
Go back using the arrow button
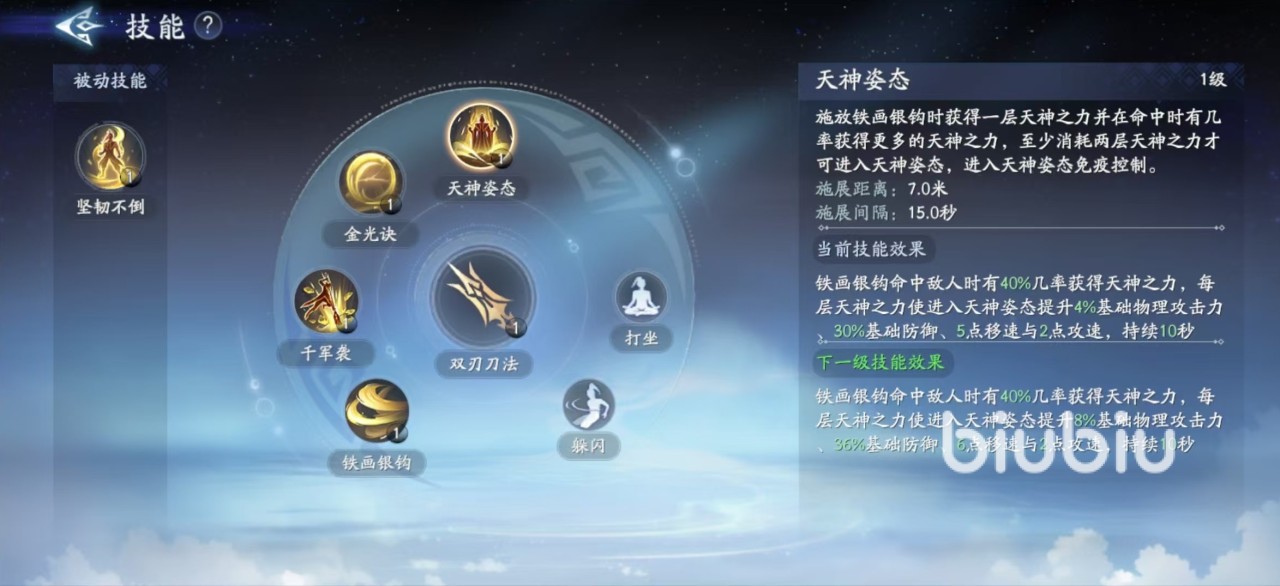coord(80,26)
